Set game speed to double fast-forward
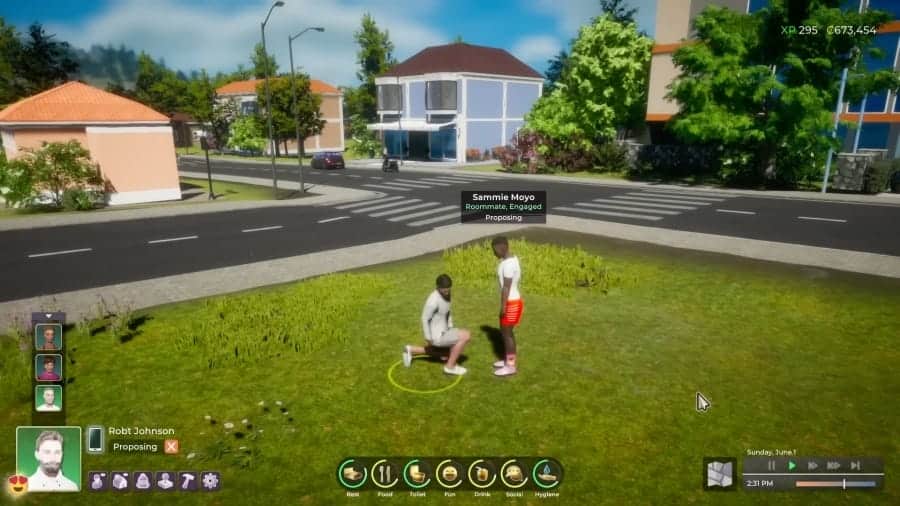 [x=812, y=465]
